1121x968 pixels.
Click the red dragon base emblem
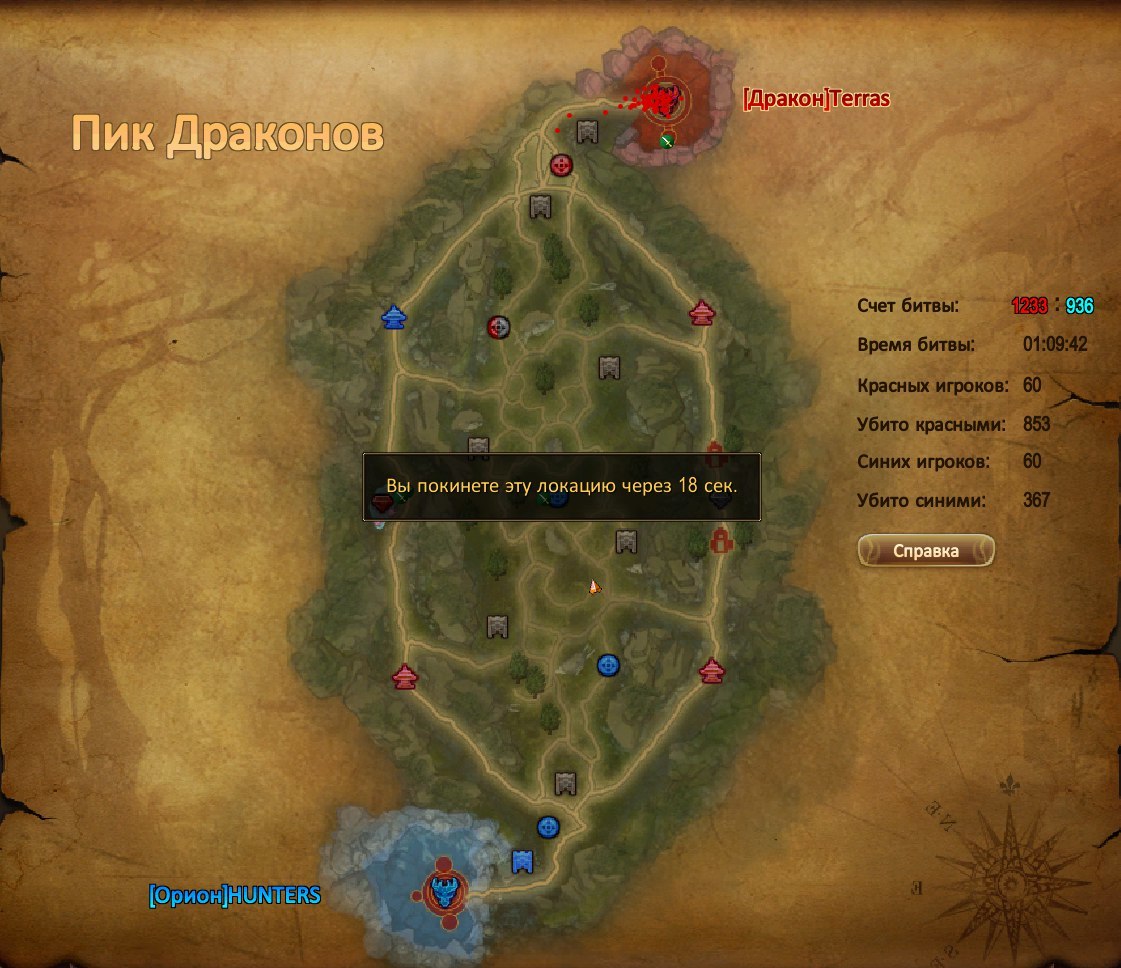click(661, 99)
